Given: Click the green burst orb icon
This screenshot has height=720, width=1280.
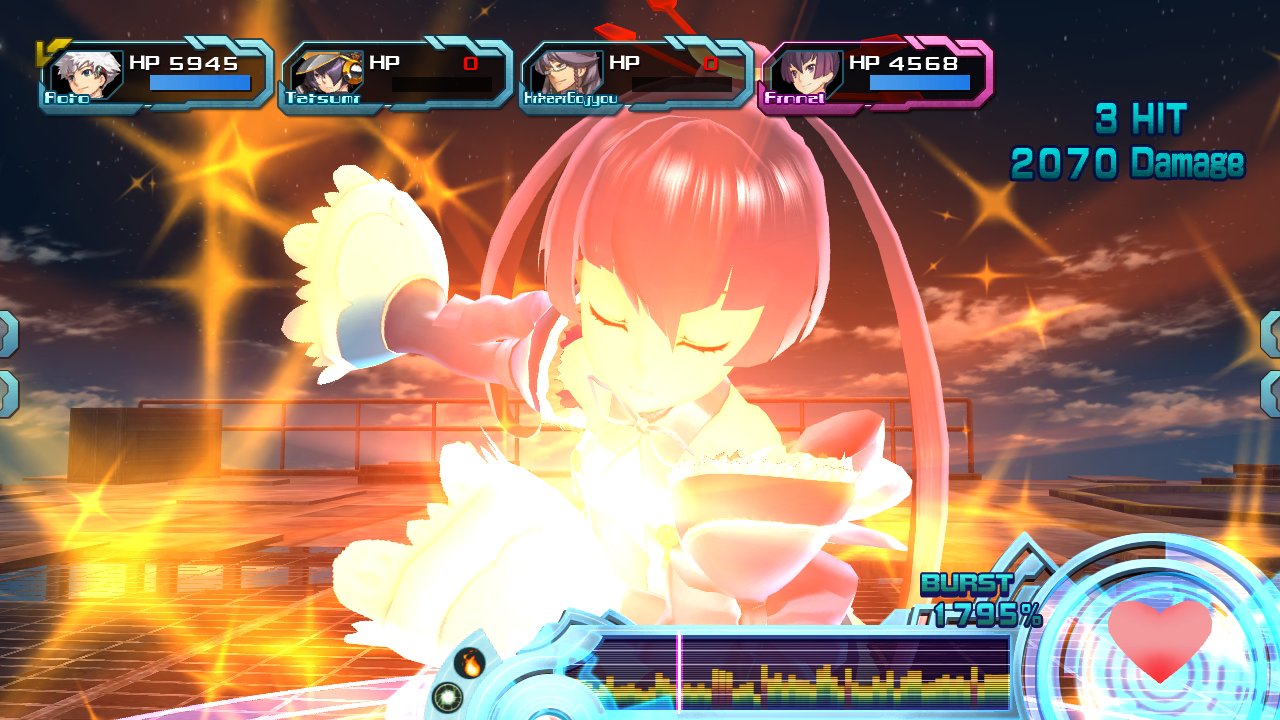Looking at the screenshot, I should (448, 697).
